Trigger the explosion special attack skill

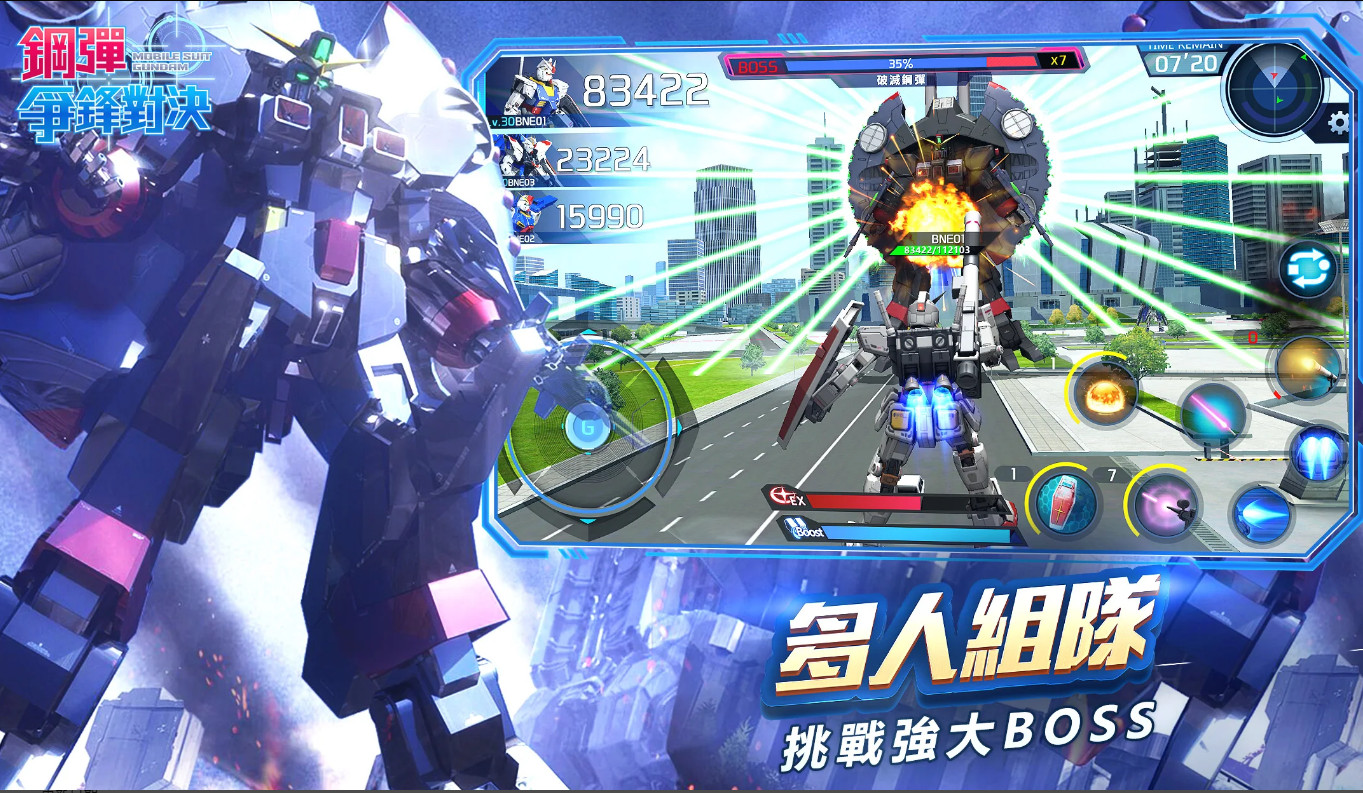1103,394
